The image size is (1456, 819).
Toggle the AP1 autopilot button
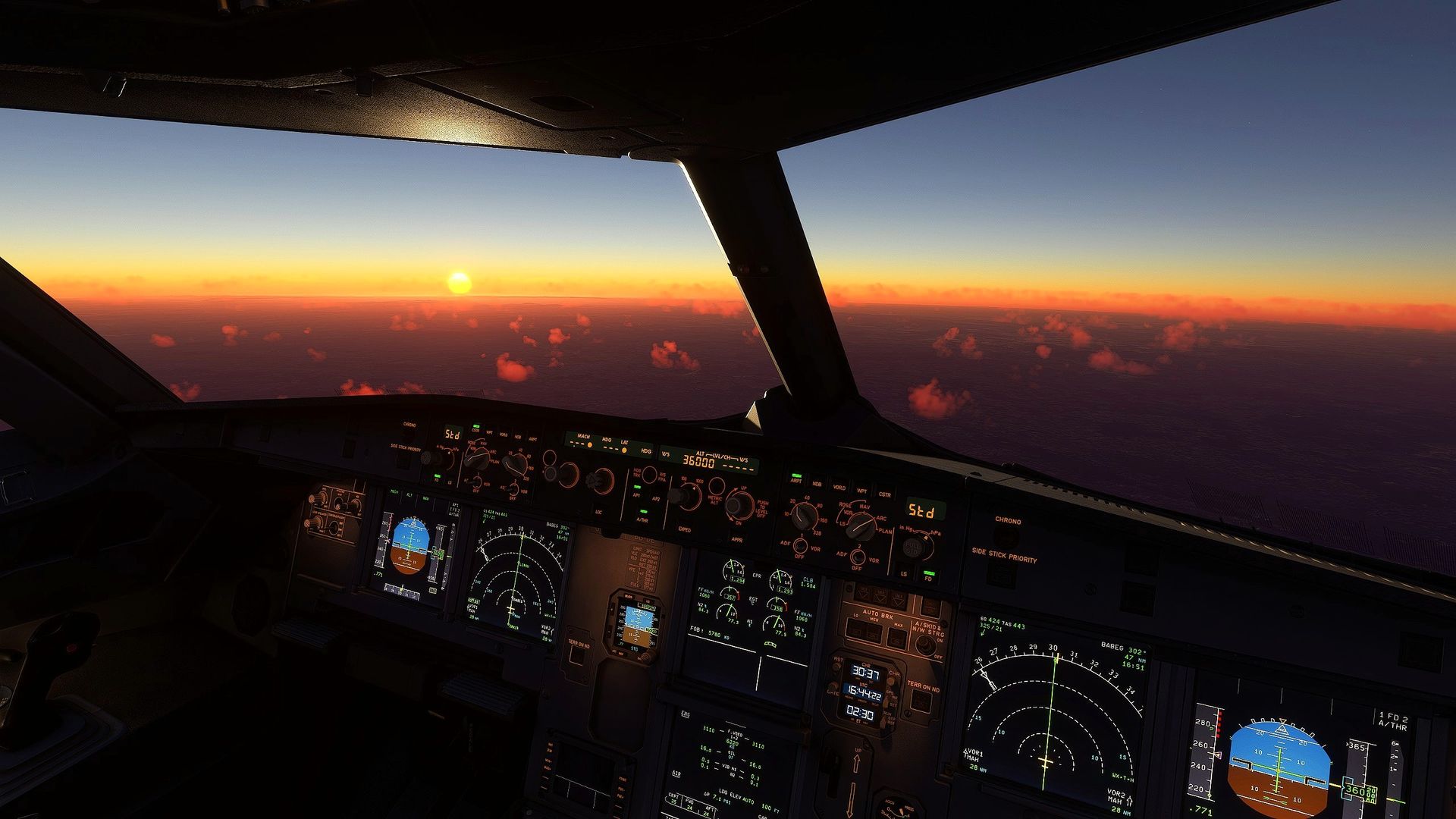pyautogui.click(x=638, y=494)
